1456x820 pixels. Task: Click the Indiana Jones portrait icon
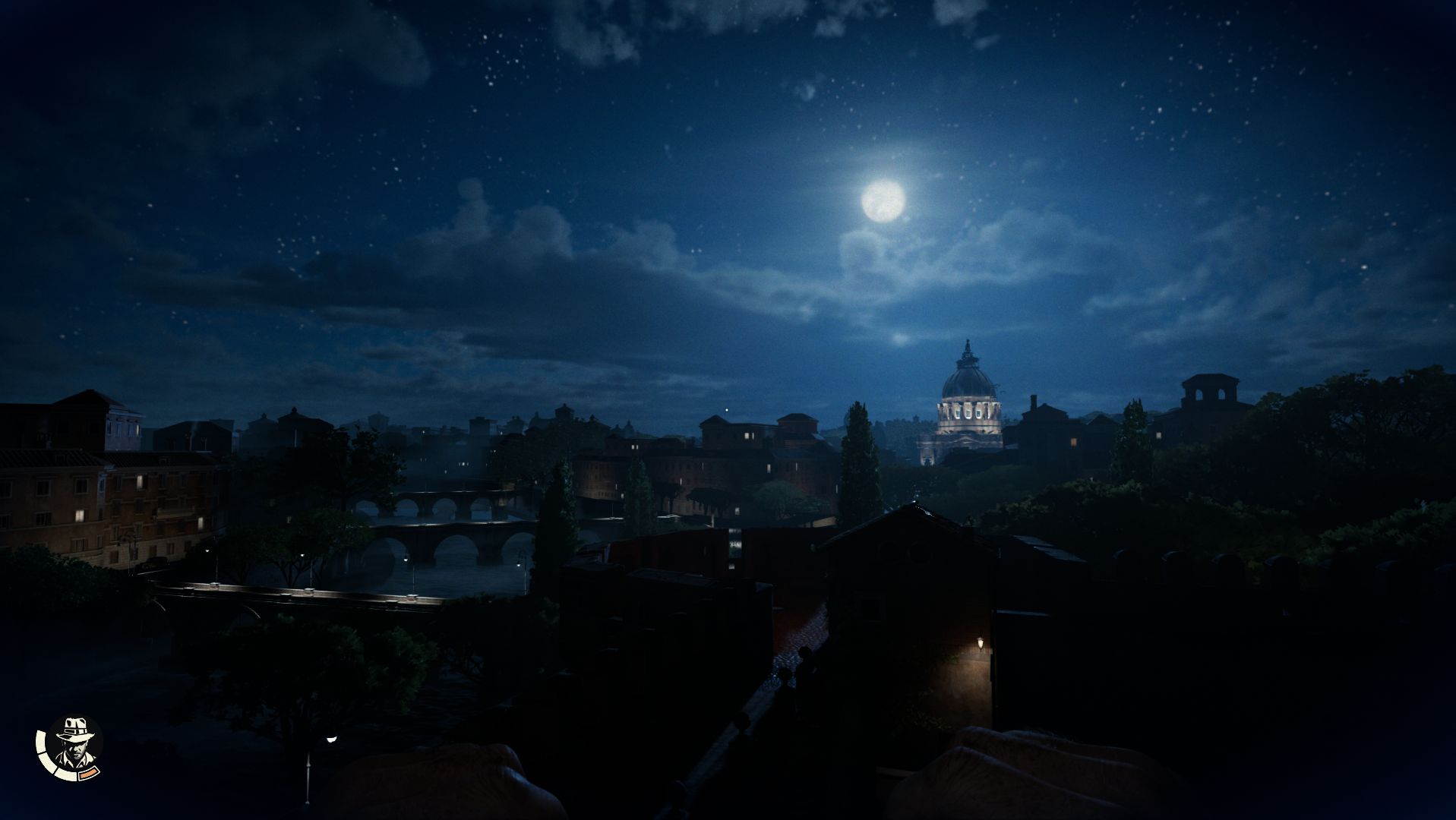pos(72,747)
